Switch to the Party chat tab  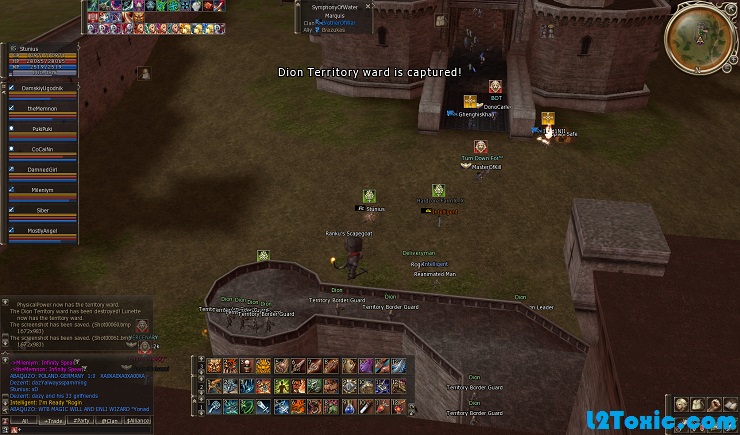(82, 421)
